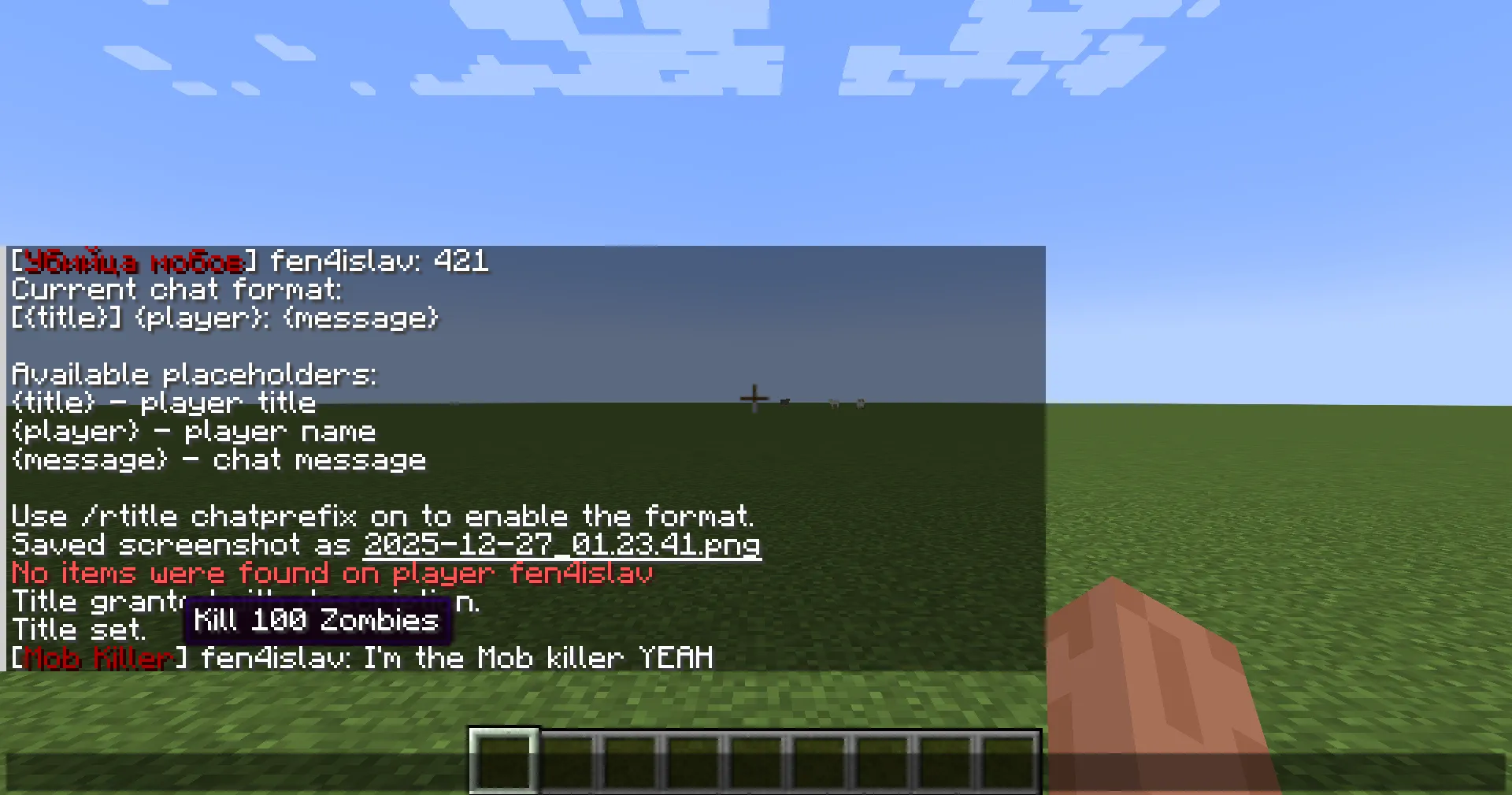Click the {player} placeholder description line

(193, 431)
